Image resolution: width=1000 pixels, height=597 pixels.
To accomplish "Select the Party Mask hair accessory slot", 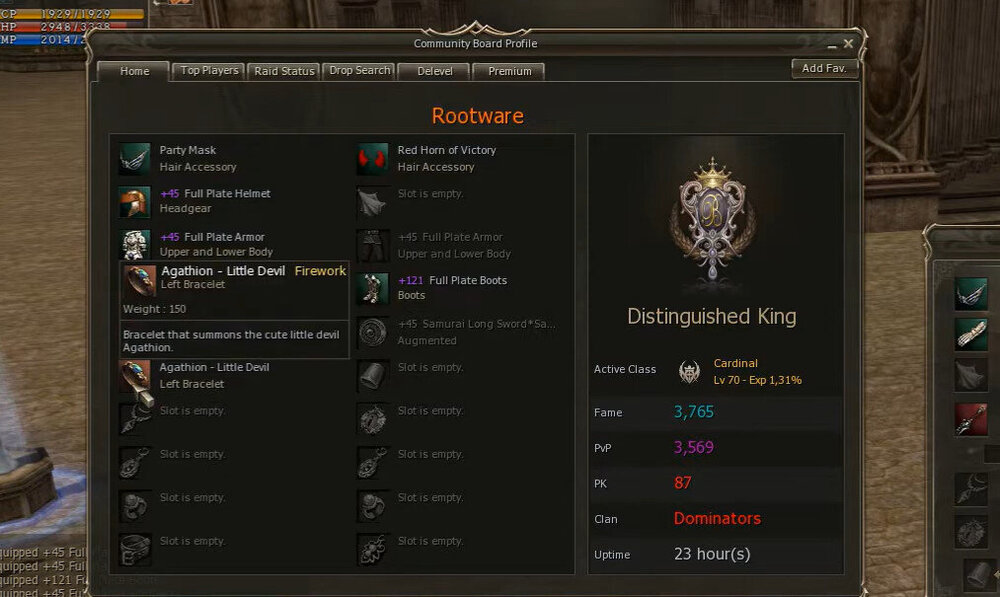I will [x=134, y=158].
